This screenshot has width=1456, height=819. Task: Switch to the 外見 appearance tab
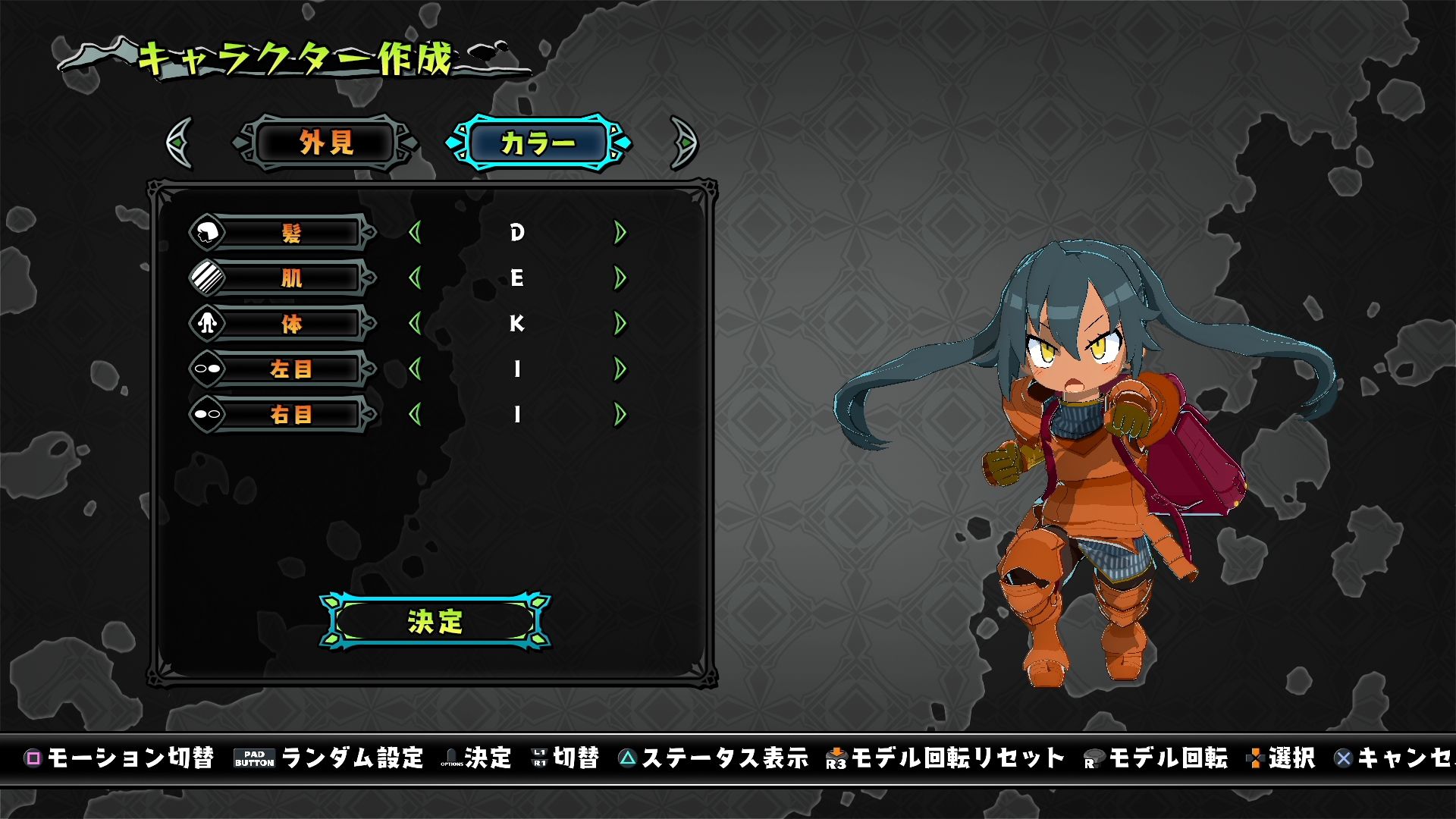point(326,143)
